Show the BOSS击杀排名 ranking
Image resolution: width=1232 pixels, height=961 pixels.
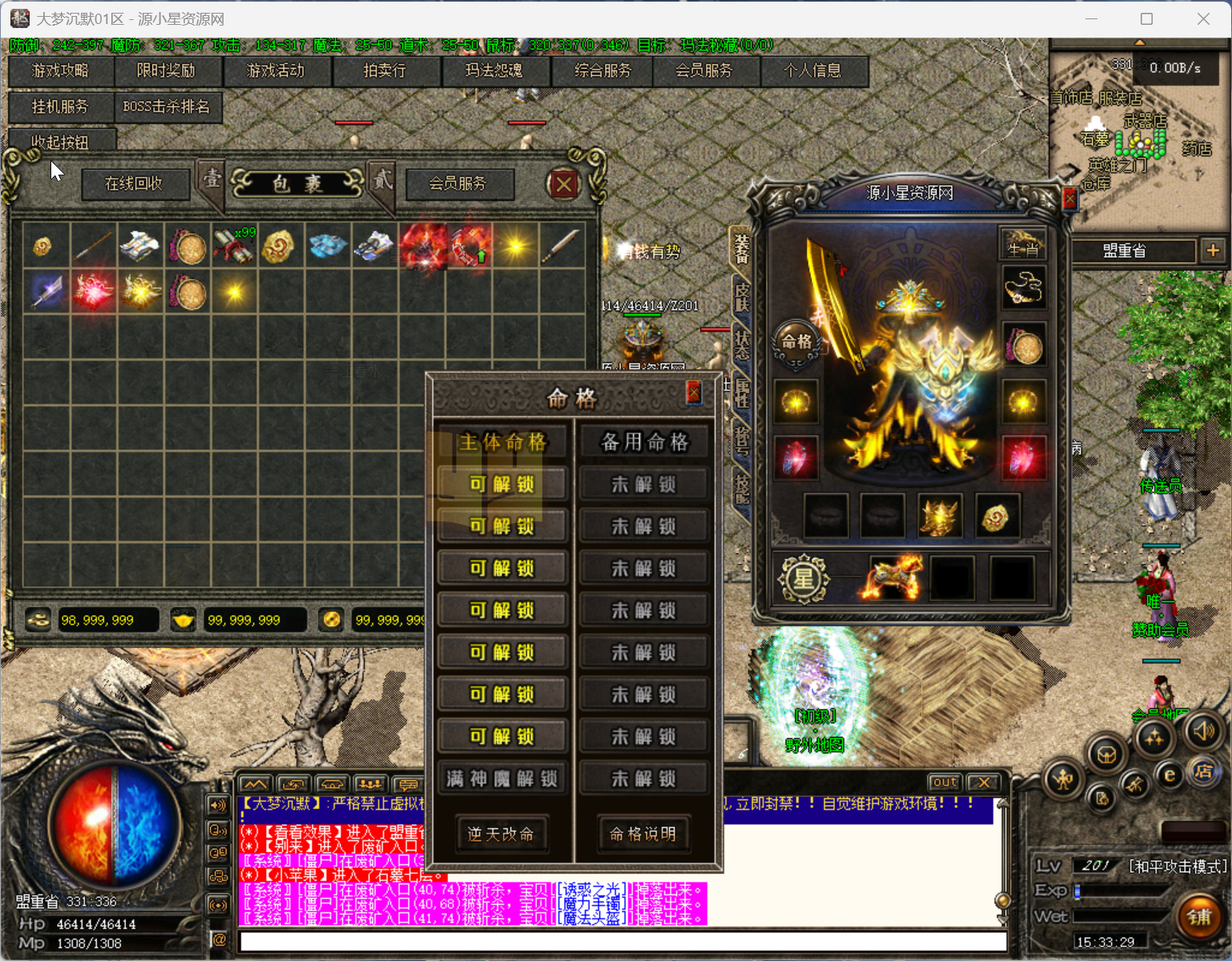click(x=166, y=107)
